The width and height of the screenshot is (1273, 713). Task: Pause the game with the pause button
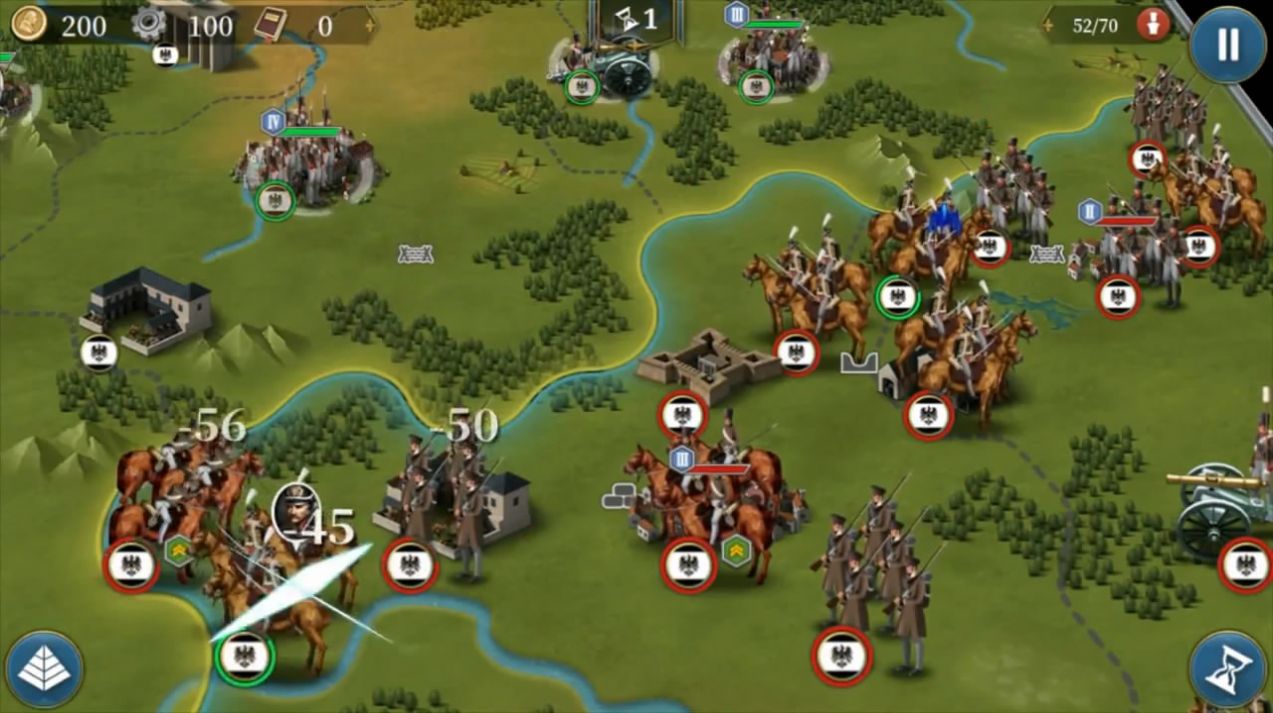click(x=1227, y=44)
